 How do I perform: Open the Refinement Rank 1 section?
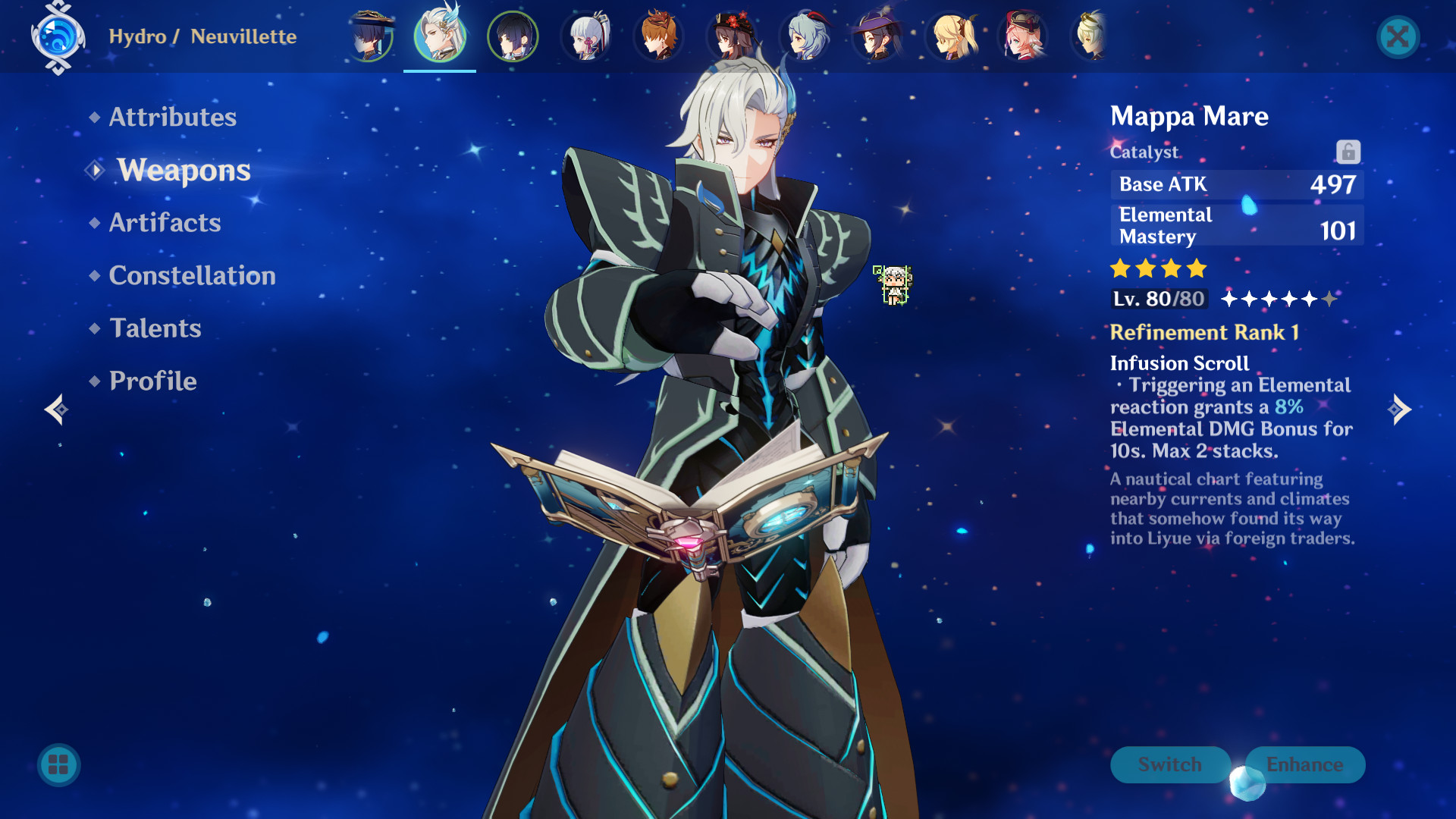pos(1204,332)
